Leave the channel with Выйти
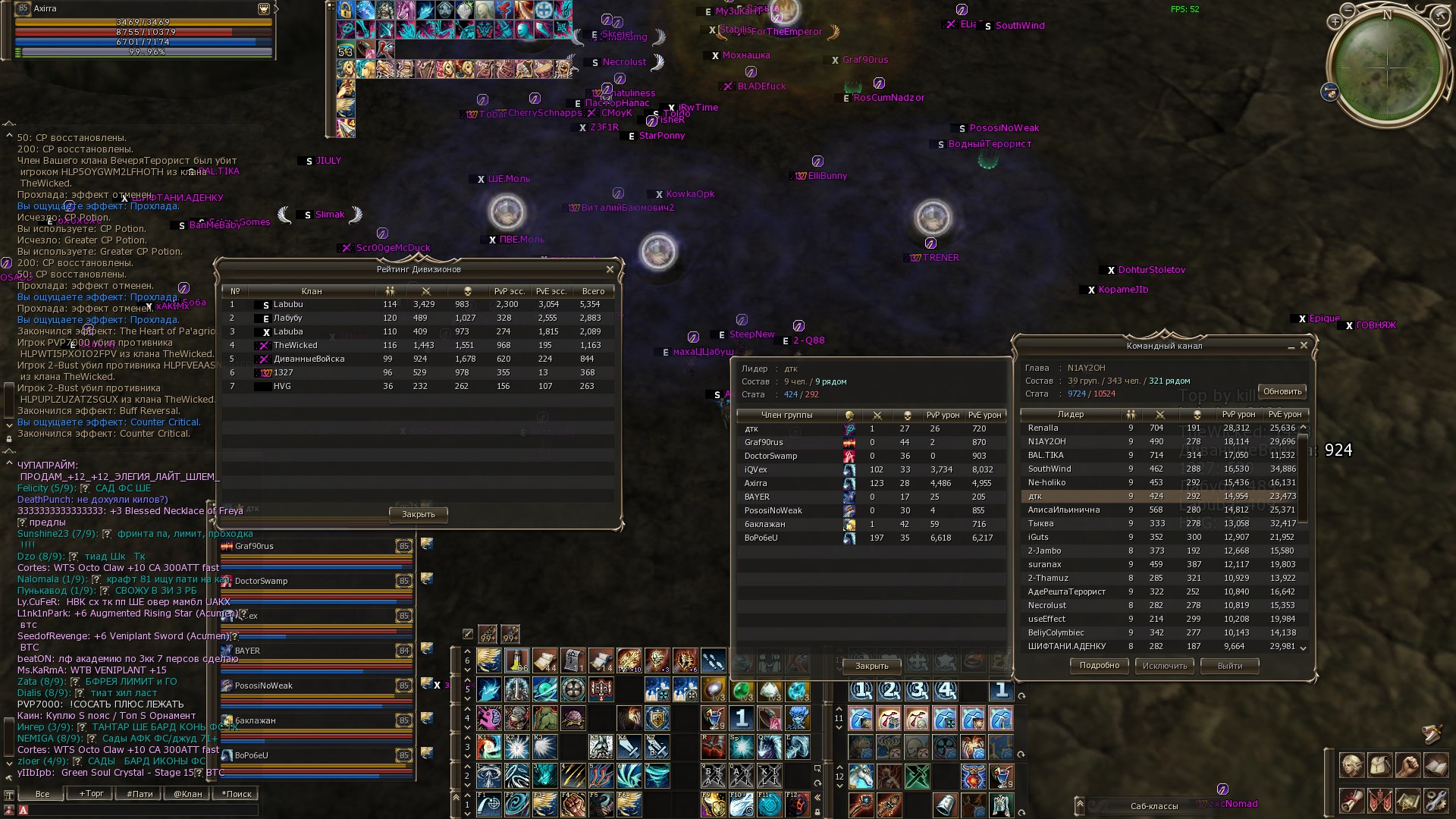The height and width of the screenshot is (819, 1456). pos(1229,666)
